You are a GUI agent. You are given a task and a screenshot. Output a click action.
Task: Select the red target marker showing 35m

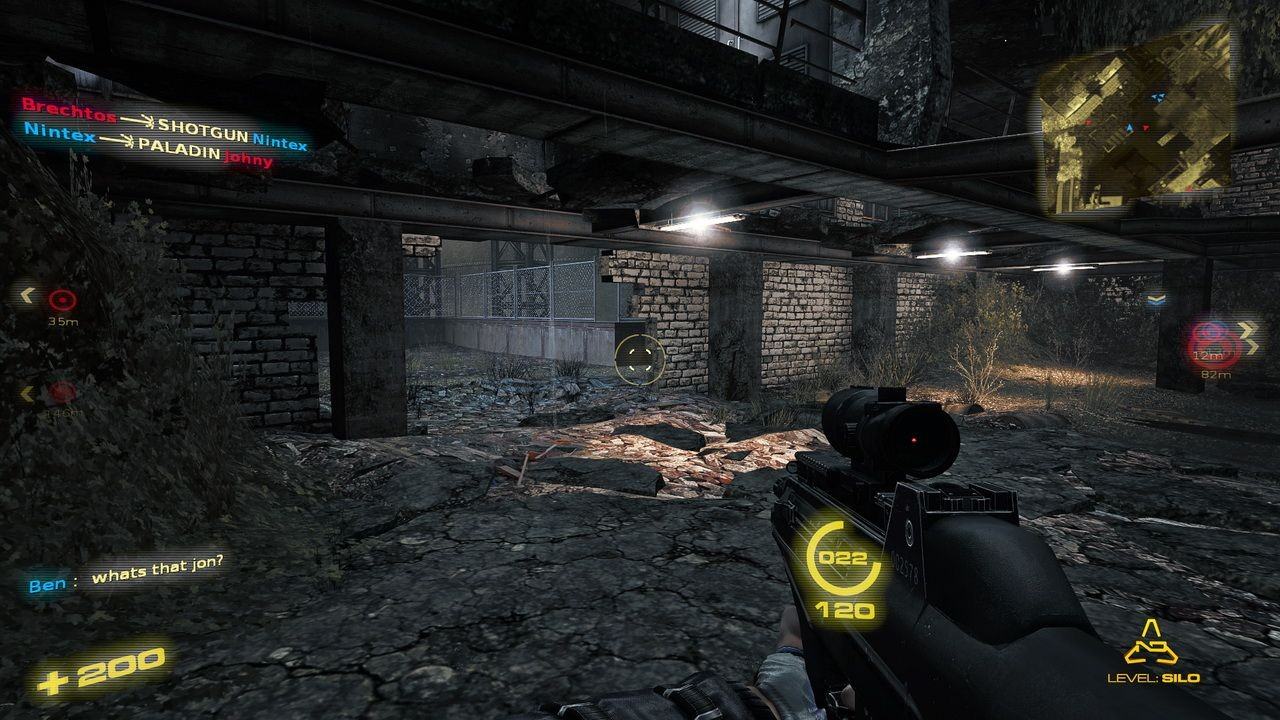pyautogui.click(x=63, y=298)
